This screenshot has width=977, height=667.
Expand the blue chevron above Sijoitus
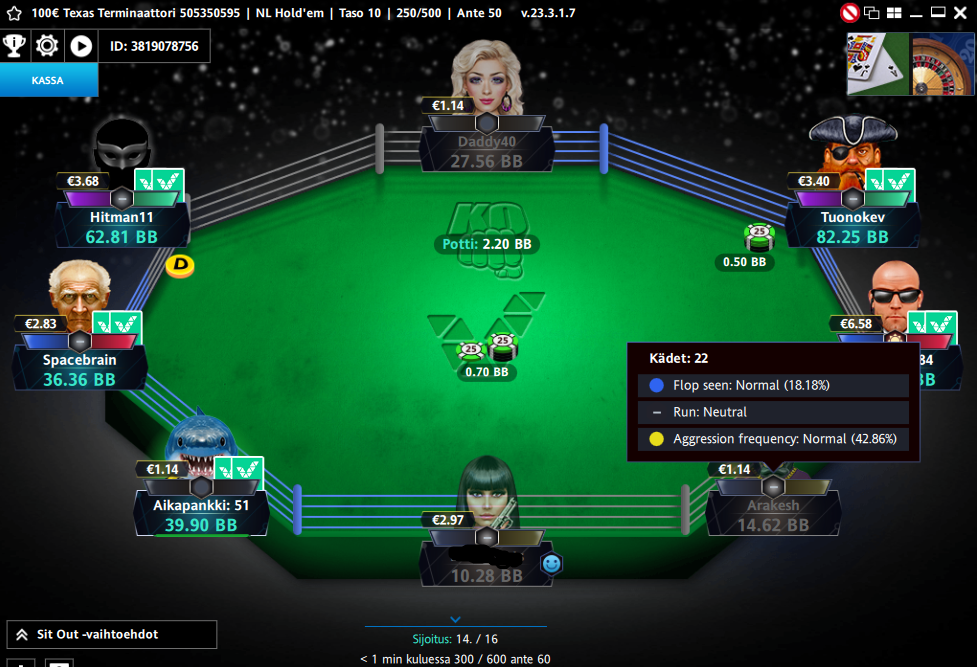455,619
